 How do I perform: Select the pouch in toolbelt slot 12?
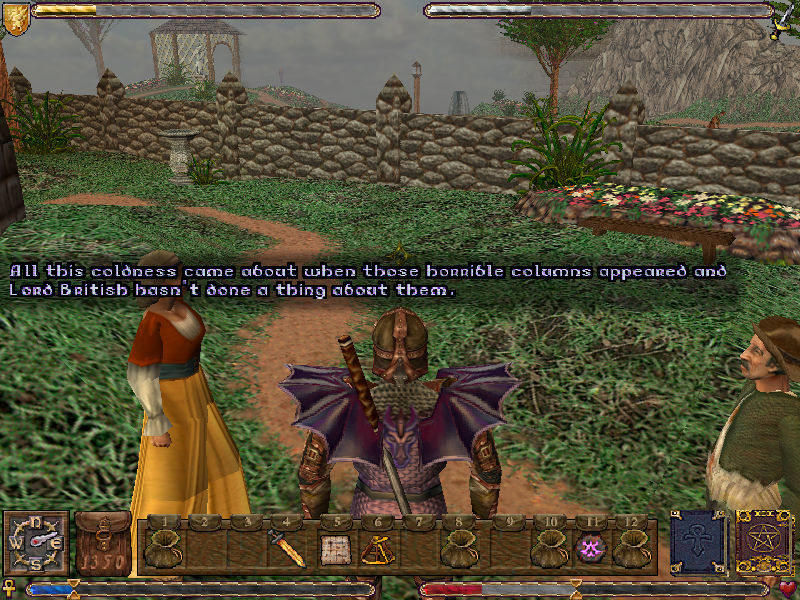point(630,548)
